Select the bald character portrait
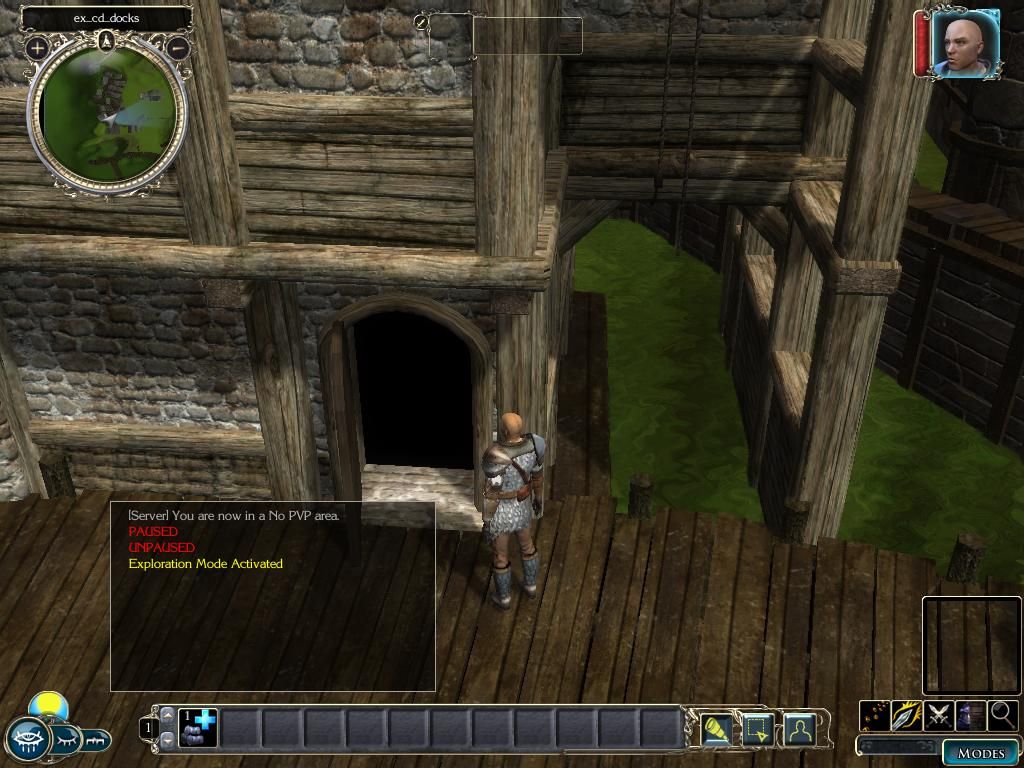The height and width of the screenshot is (768, 1024). (964, 43)
